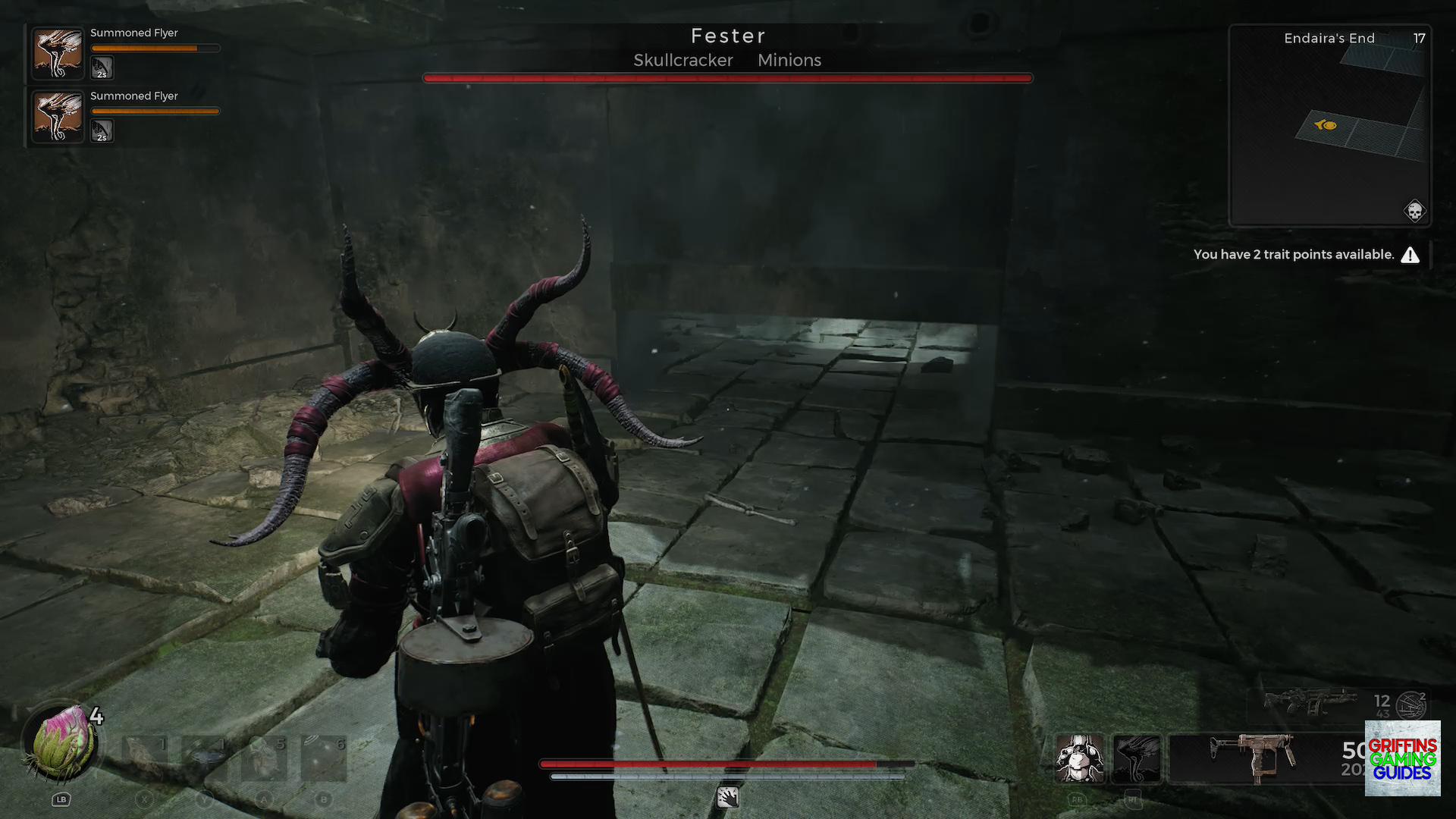Select the quick slot with five pouches
Viewport: 1456px width, 819px height.
click(265, 758)
